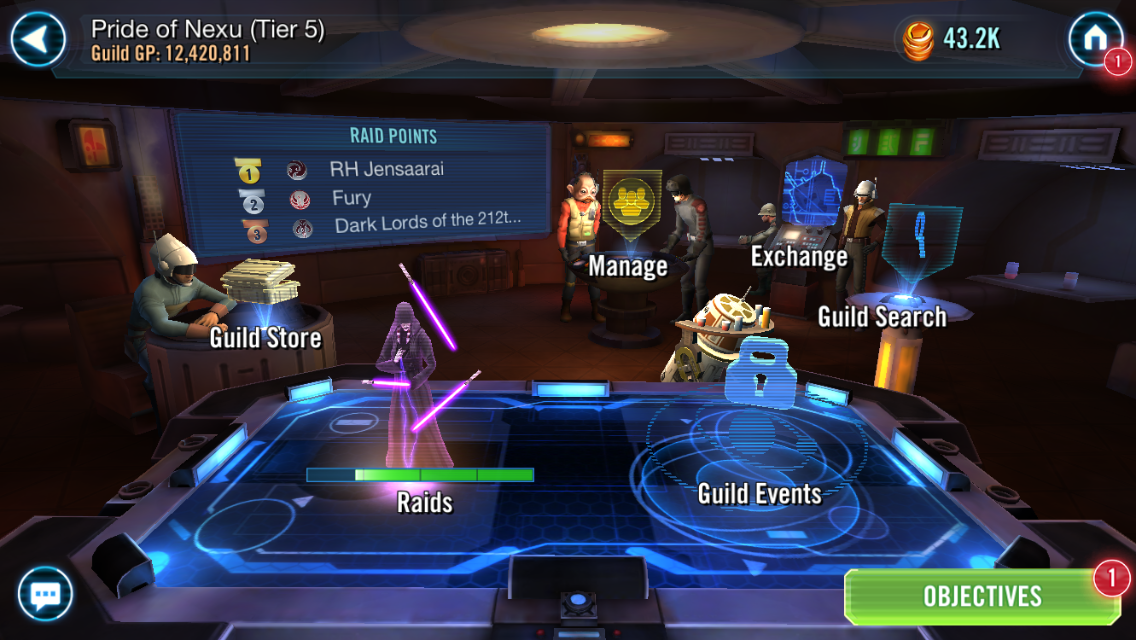Go back with the arrow button

(x=38, y=40)
